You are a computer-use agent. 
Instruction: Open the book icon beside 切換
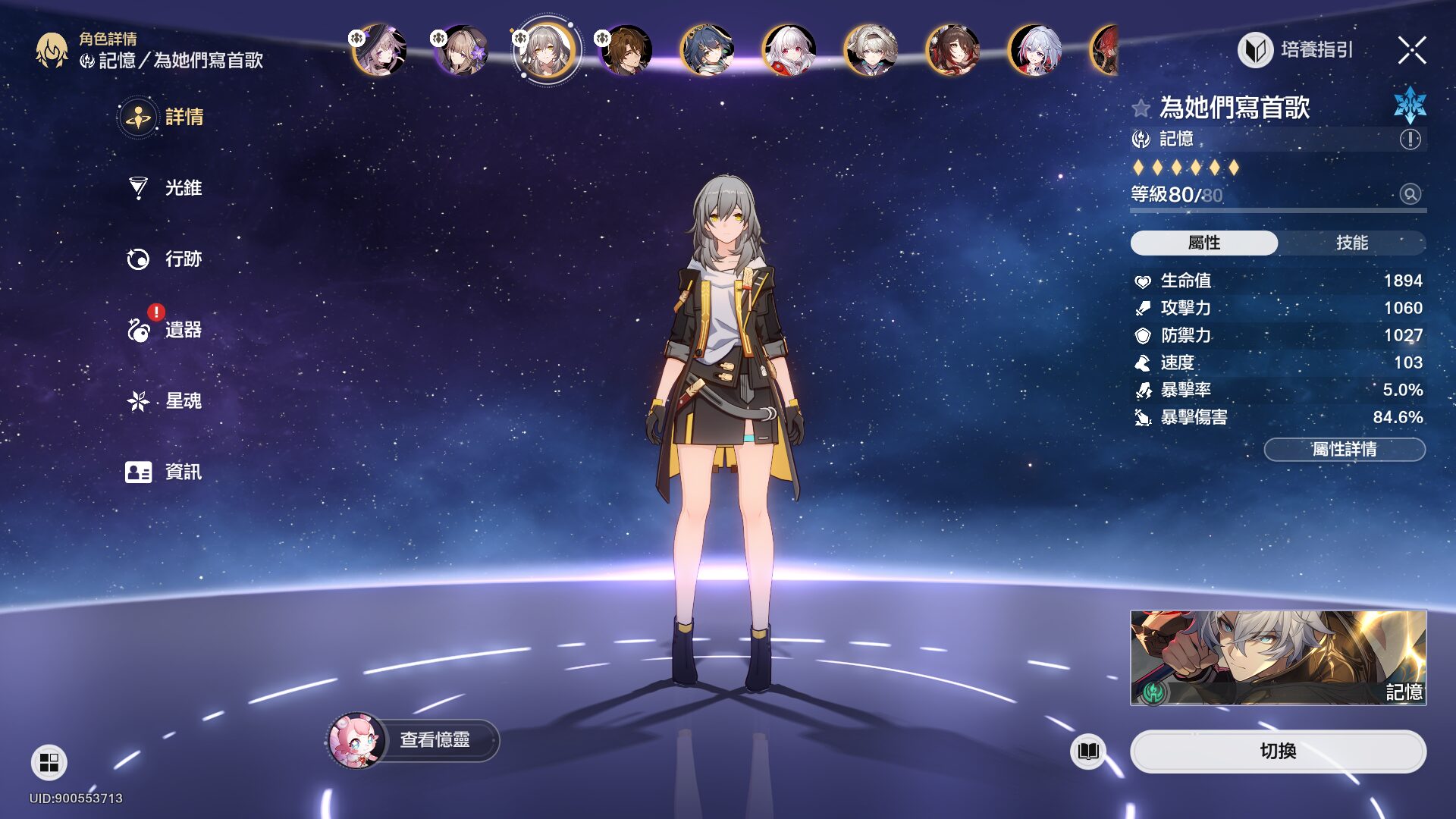click(x=1087, y=752)
